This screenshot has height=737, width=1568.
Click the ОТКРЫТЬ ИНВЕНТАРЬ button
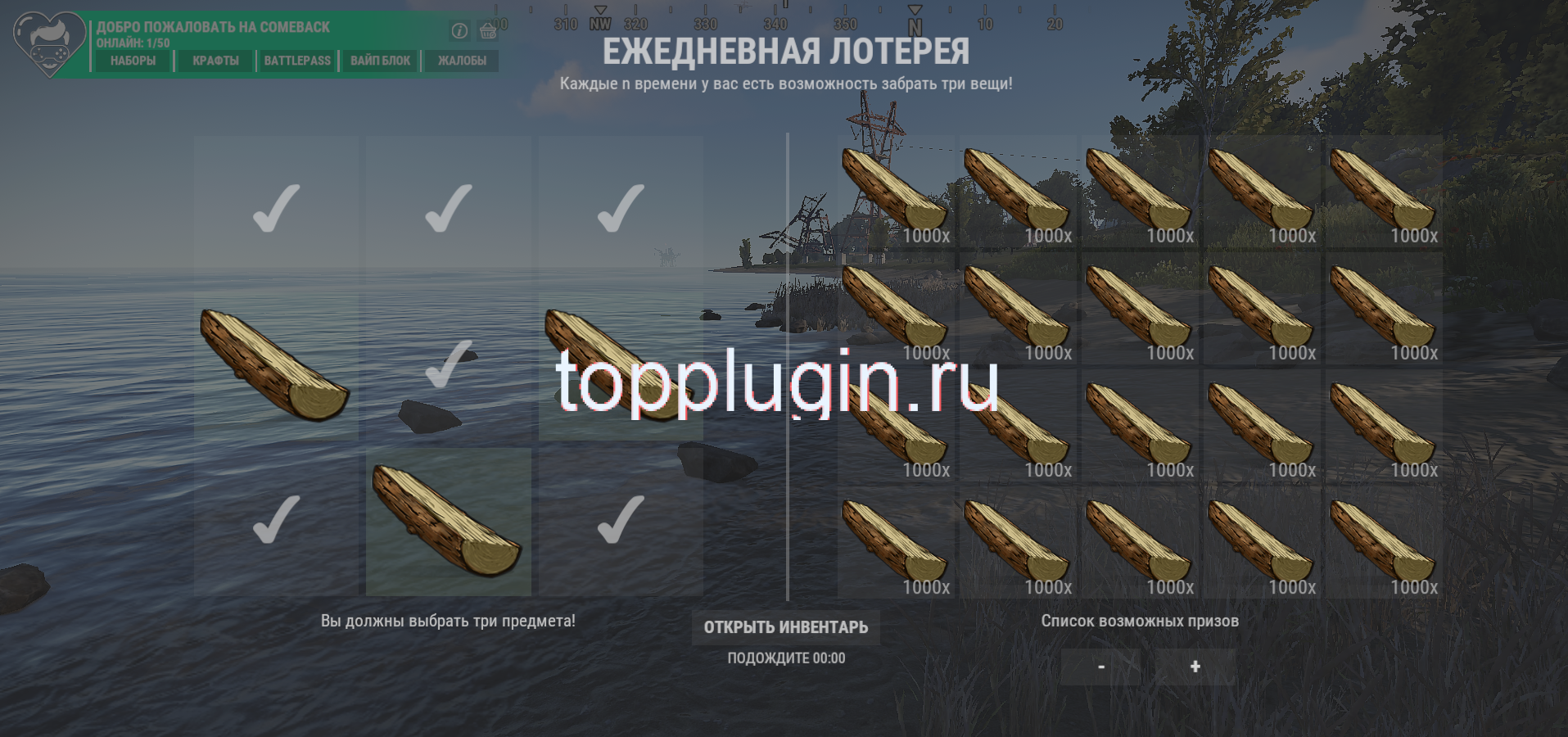click(x=786, y=627)
